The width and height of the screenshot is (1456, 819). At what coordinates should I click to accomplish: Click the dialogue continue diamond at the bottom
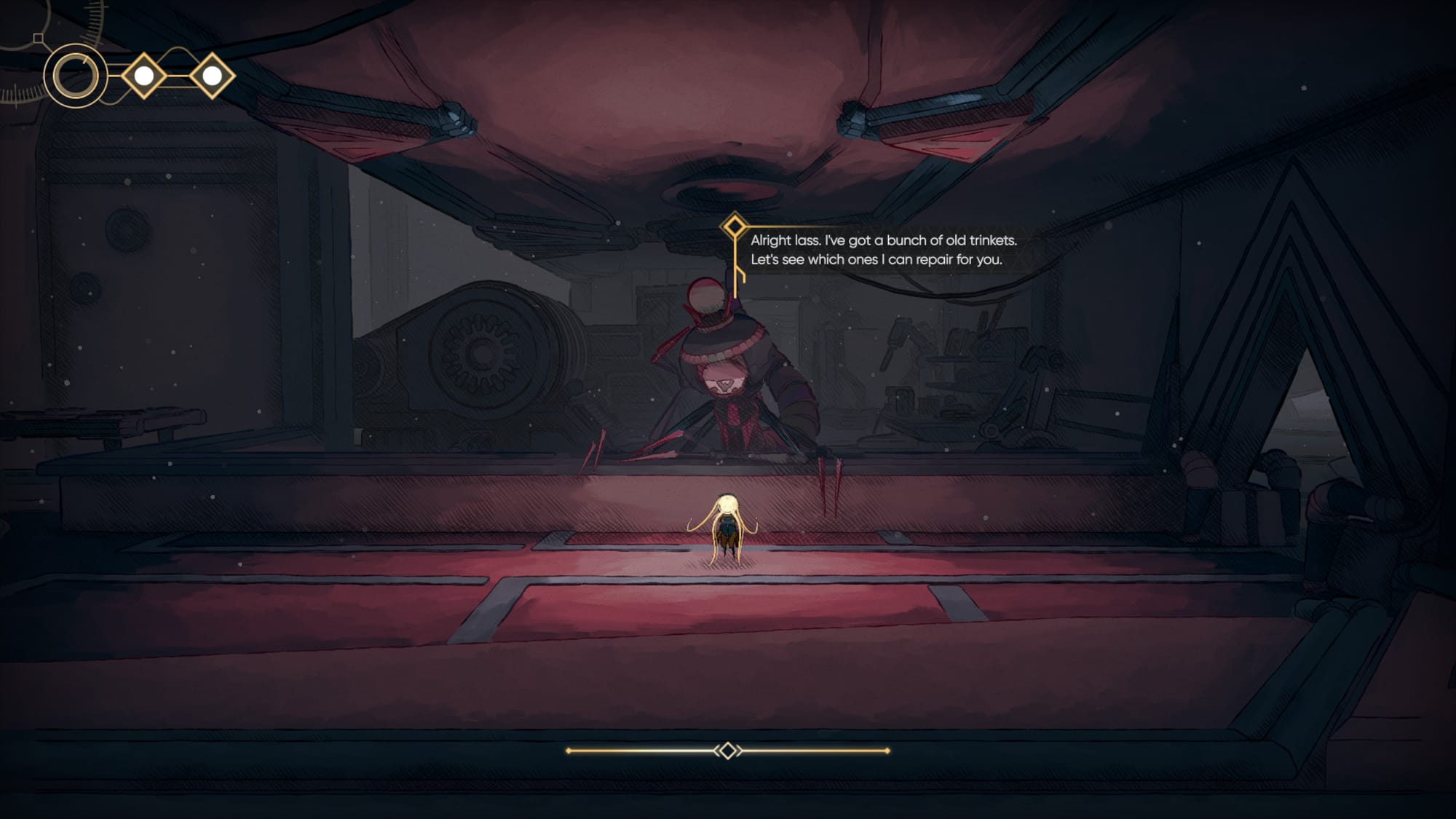click(x=727, y=751)
